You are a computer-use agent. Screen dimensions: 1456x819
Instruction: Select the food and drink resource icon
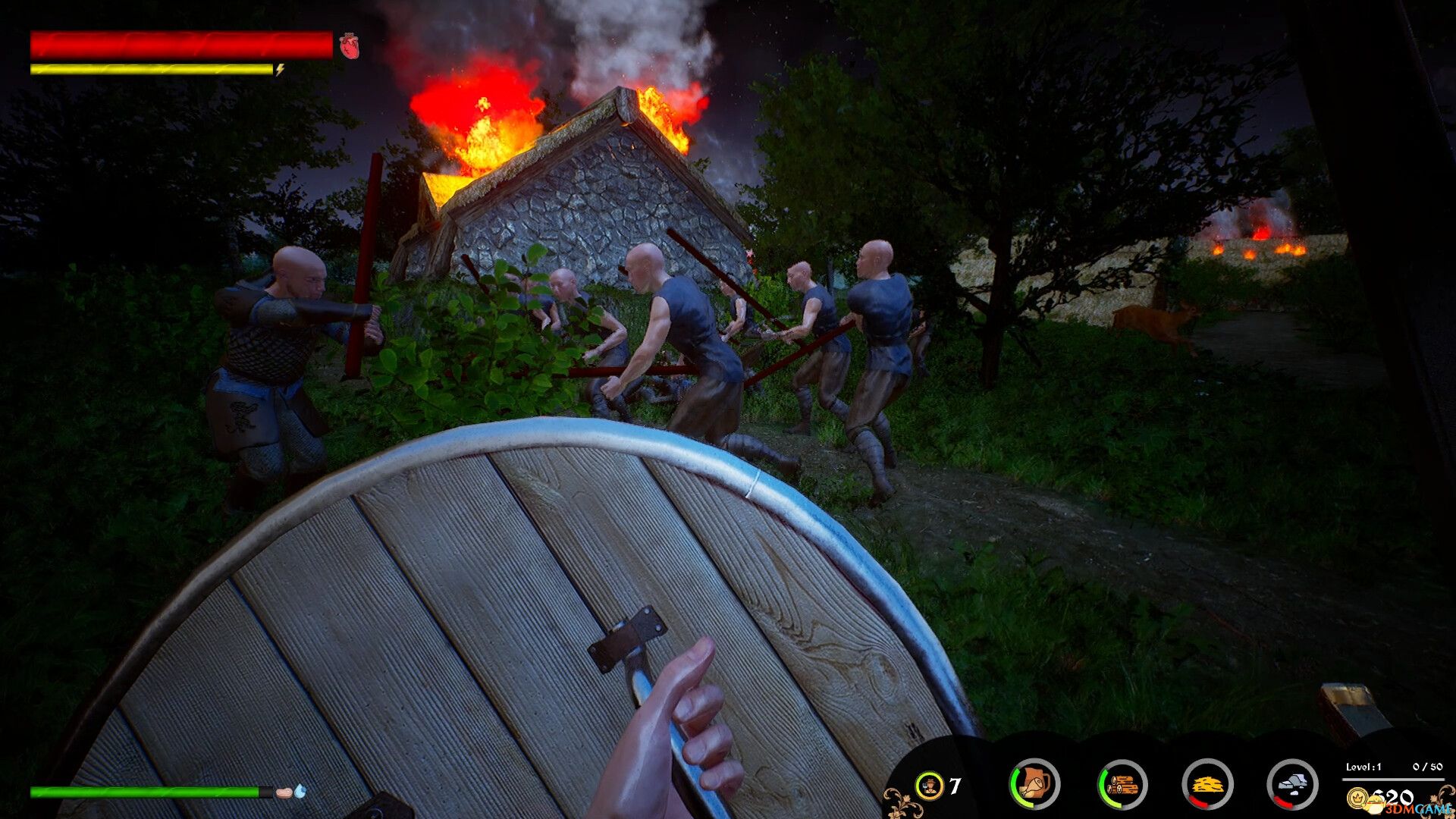point(1034,784)
